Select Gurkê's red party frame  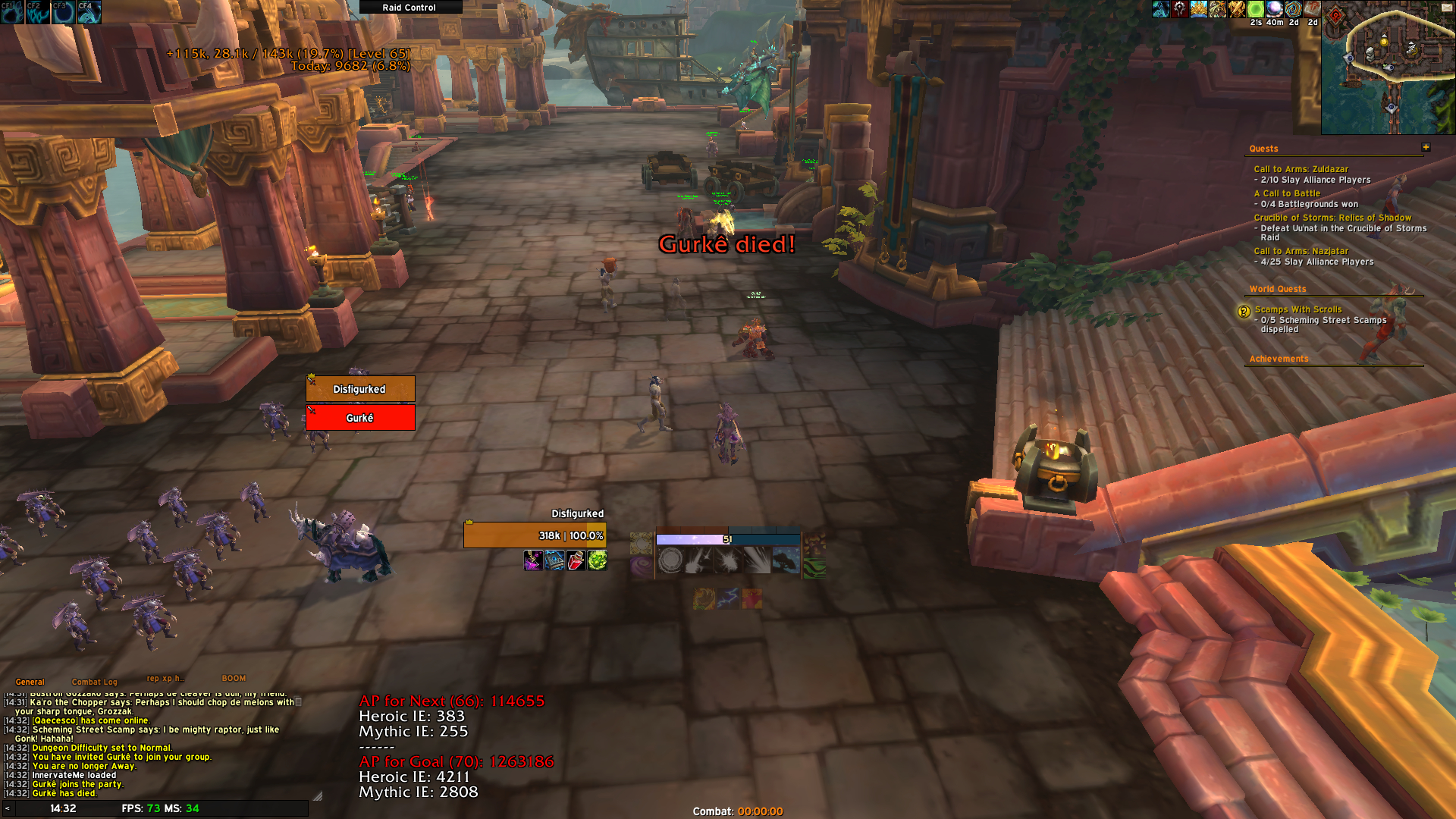[360, 418]
